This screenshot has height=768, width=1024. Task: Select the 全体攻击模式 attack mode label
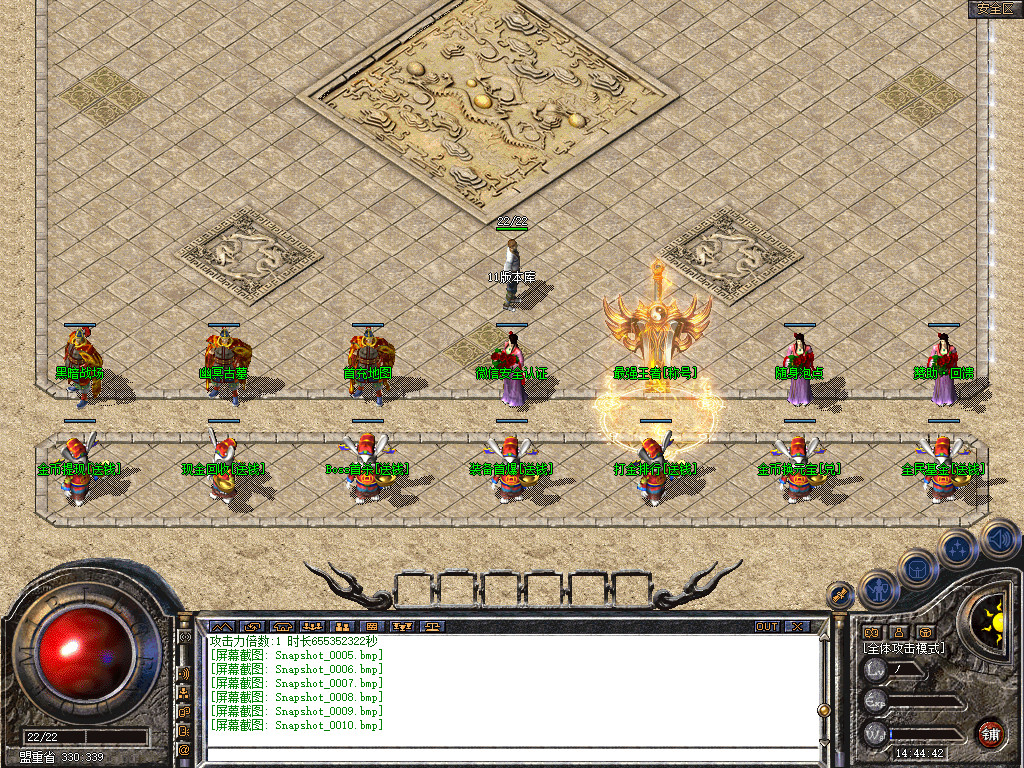click(x=904, y=648)
